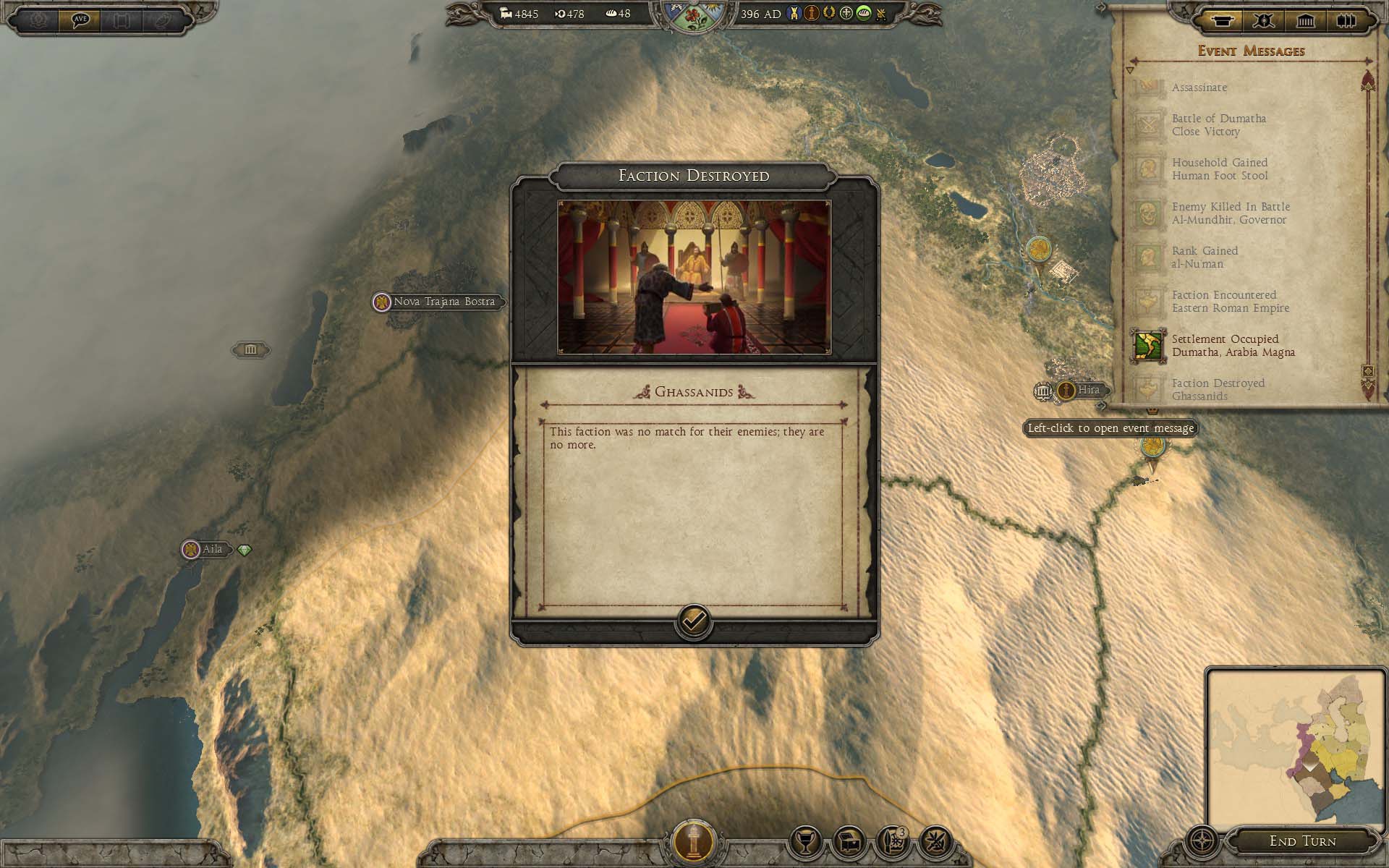Select the Nova Trajana Bostra settlement label
The width and height of the screenshot is (1389, 868).
click(x=443, y=302)
